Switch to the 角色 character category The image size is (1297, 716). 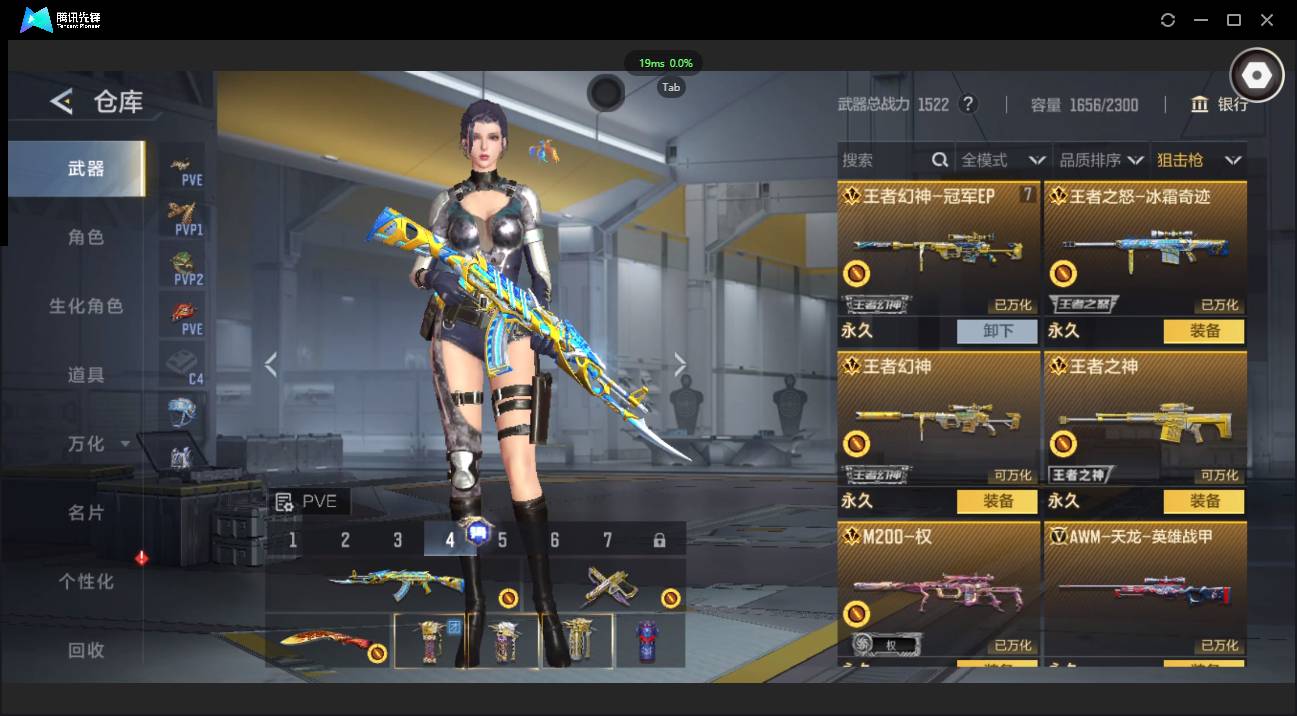(x=85, y=238)
